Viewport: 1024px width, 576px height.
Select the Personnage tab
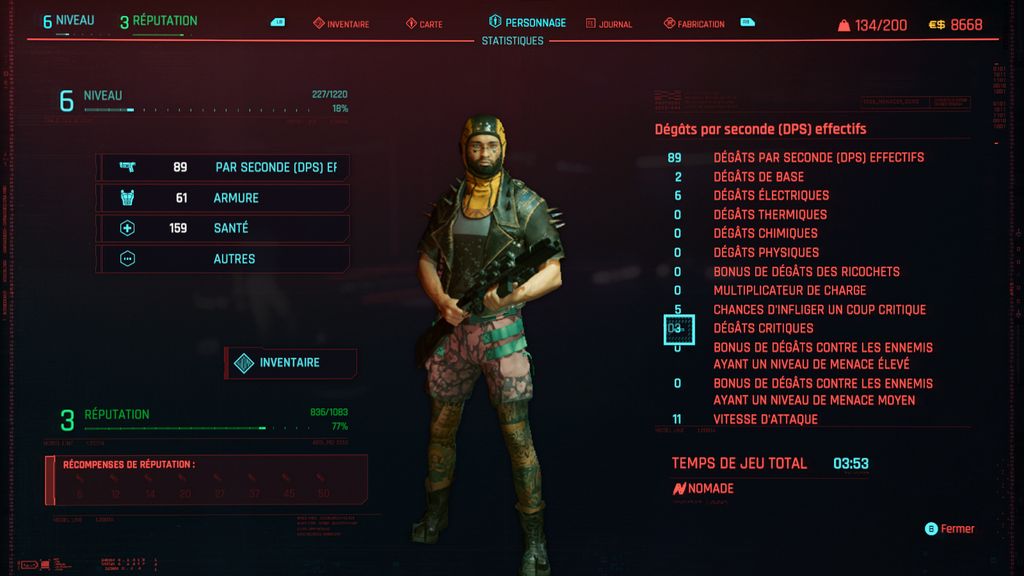pyautogui.click(x=528, y=22)
